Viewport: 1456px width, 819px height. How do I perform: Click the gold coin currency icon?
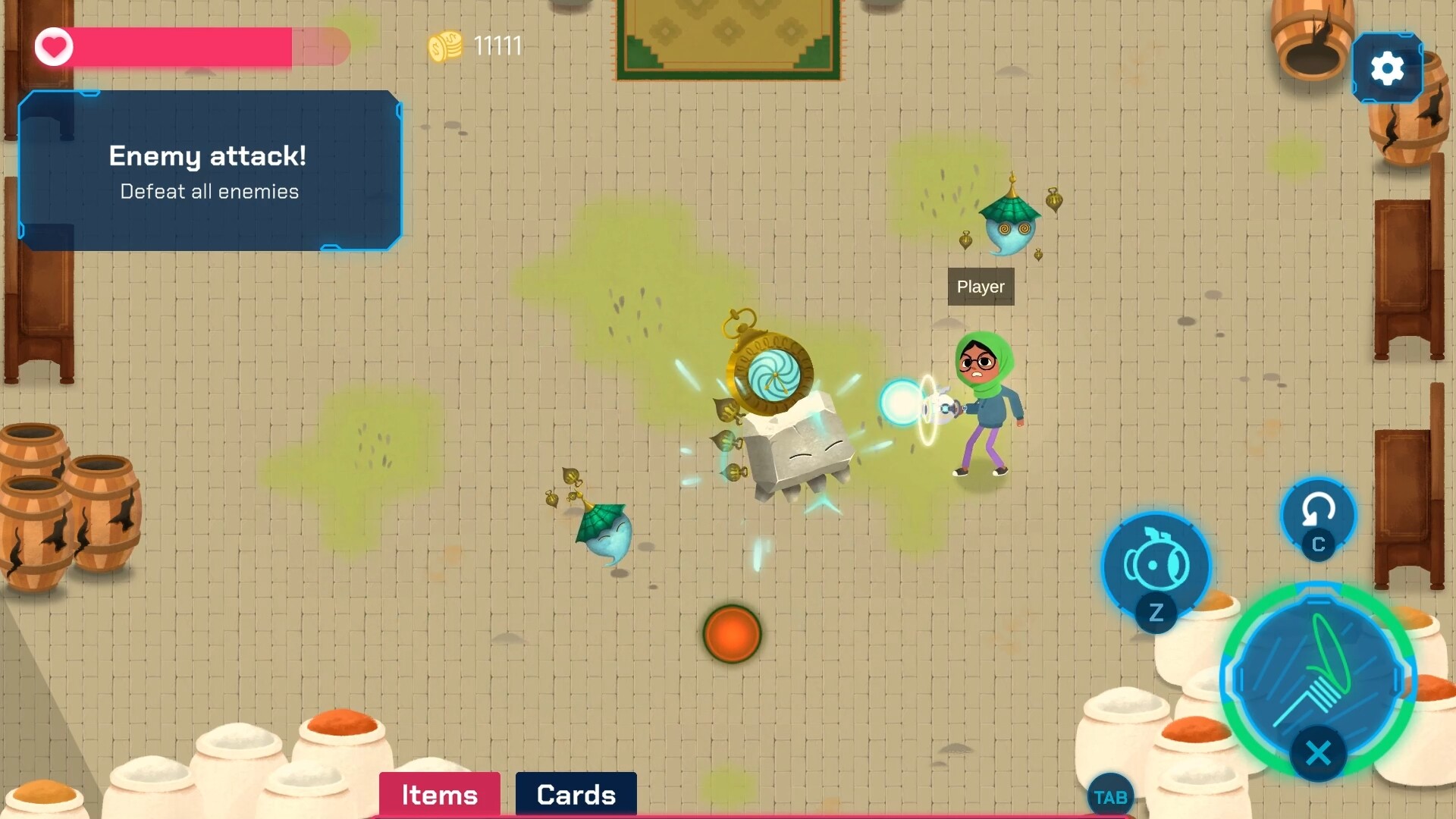pos(444,45)
